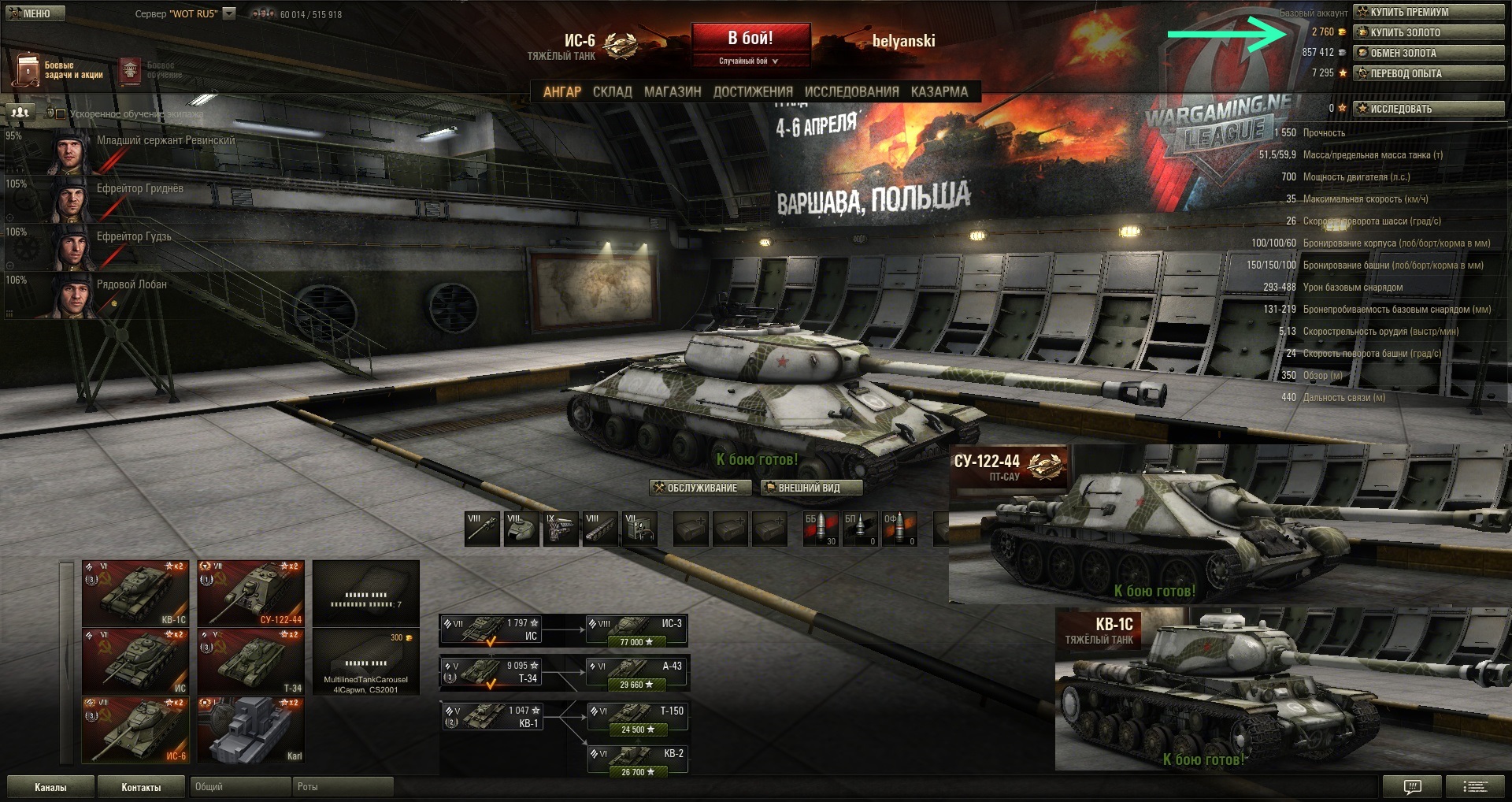Click КУПИТЬ ЗОЛОТО button
The height and width of the screenshot is (802, 1512).
(1428, 32)
